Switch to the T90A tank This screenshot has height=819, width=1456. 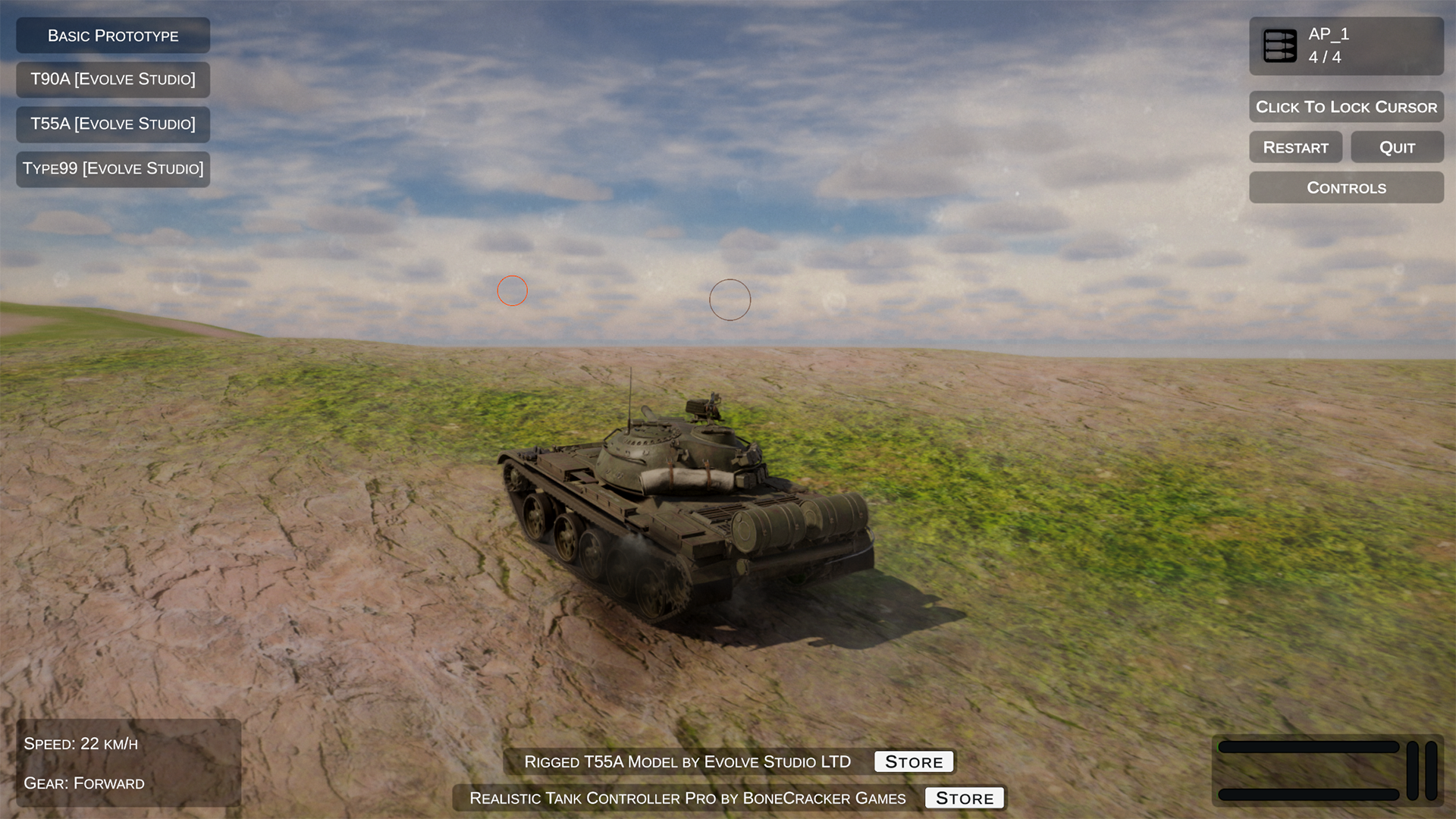(x=113, y=80)
